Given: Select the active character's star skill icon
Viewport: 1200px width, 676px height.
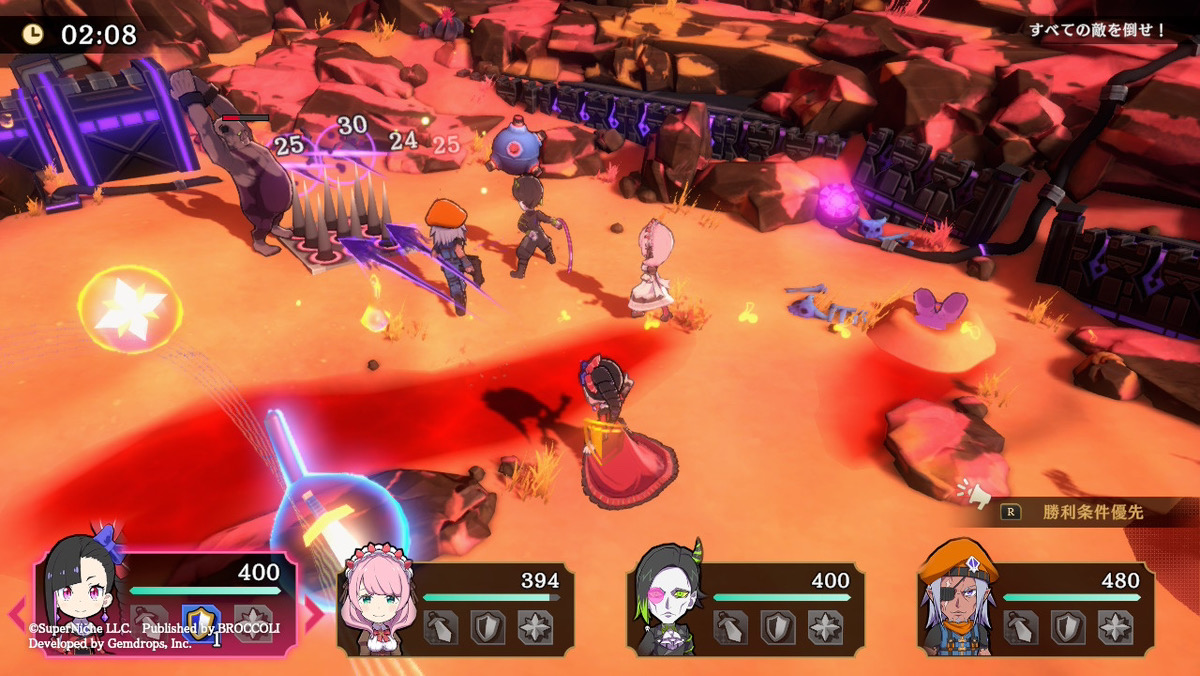Looking at the screenshot, I should click(x=253, y=623).
